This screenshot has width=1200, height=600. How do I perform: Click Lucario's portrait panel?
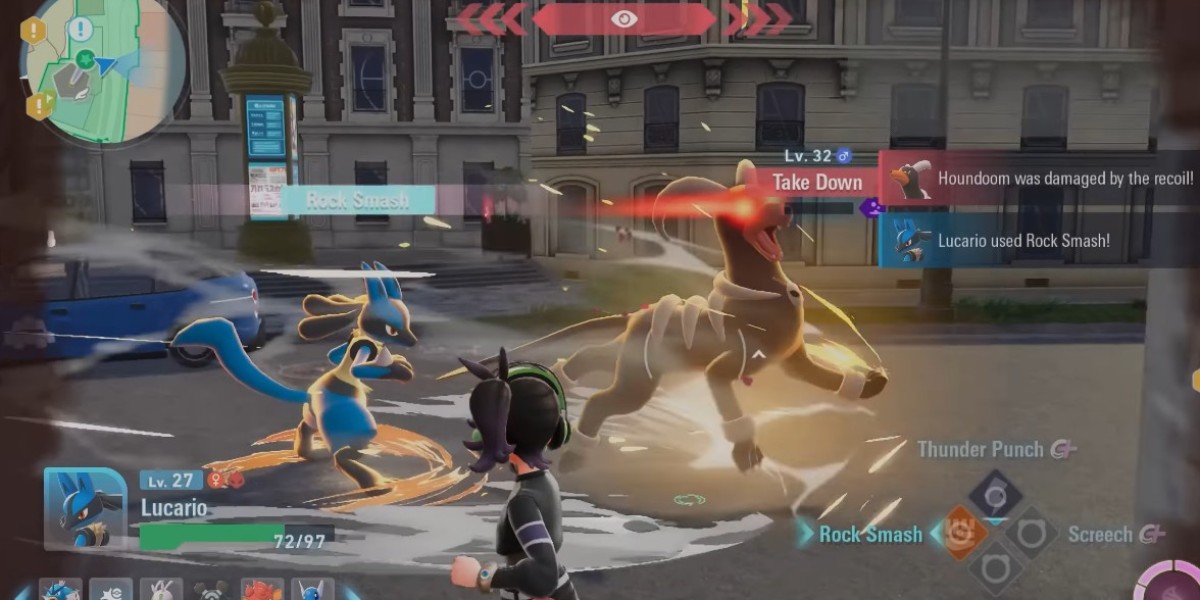pyautogui.click(x=86, y=507)
